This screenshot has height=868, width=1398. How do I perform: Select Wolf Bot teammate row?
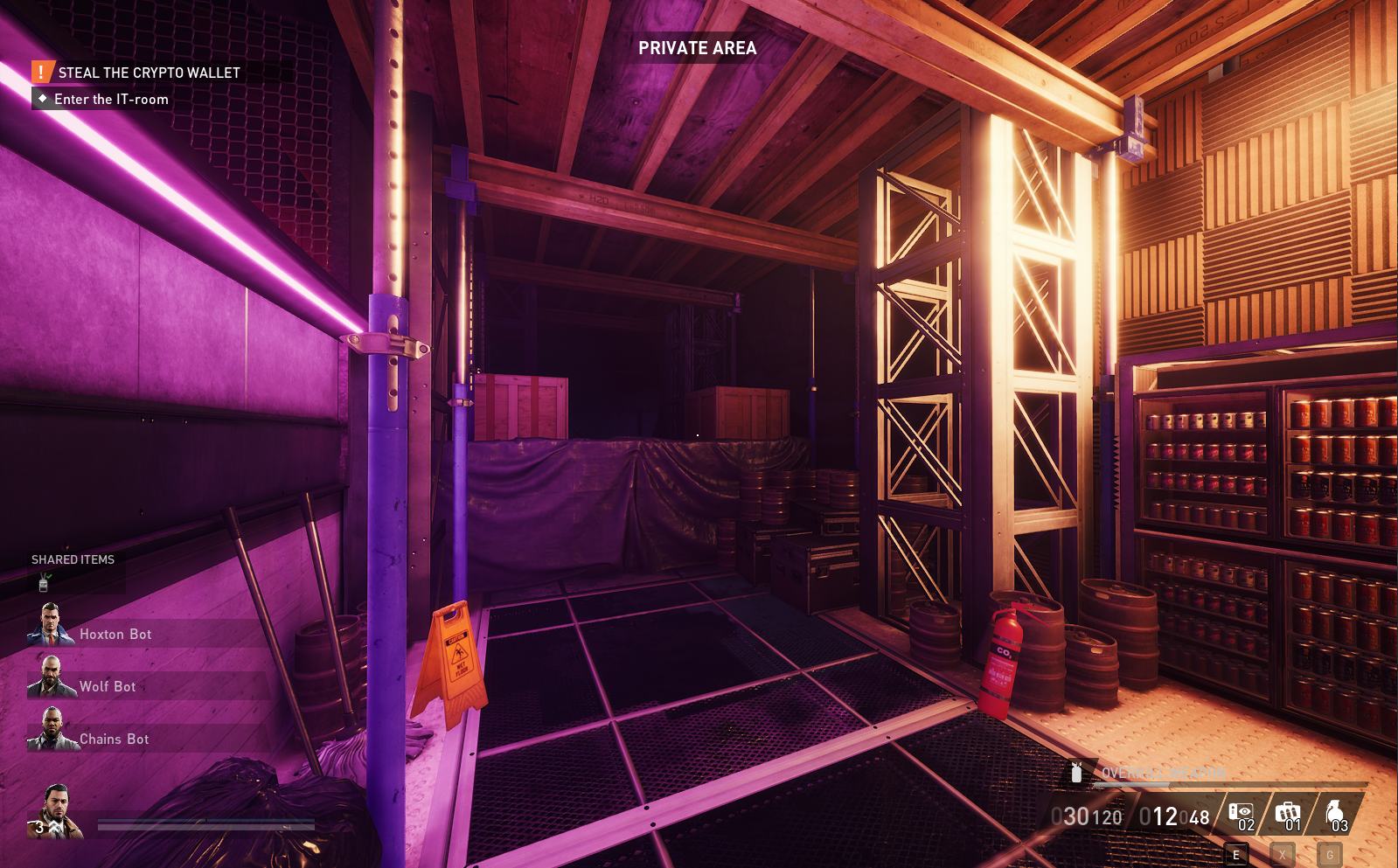click(108, 686)
